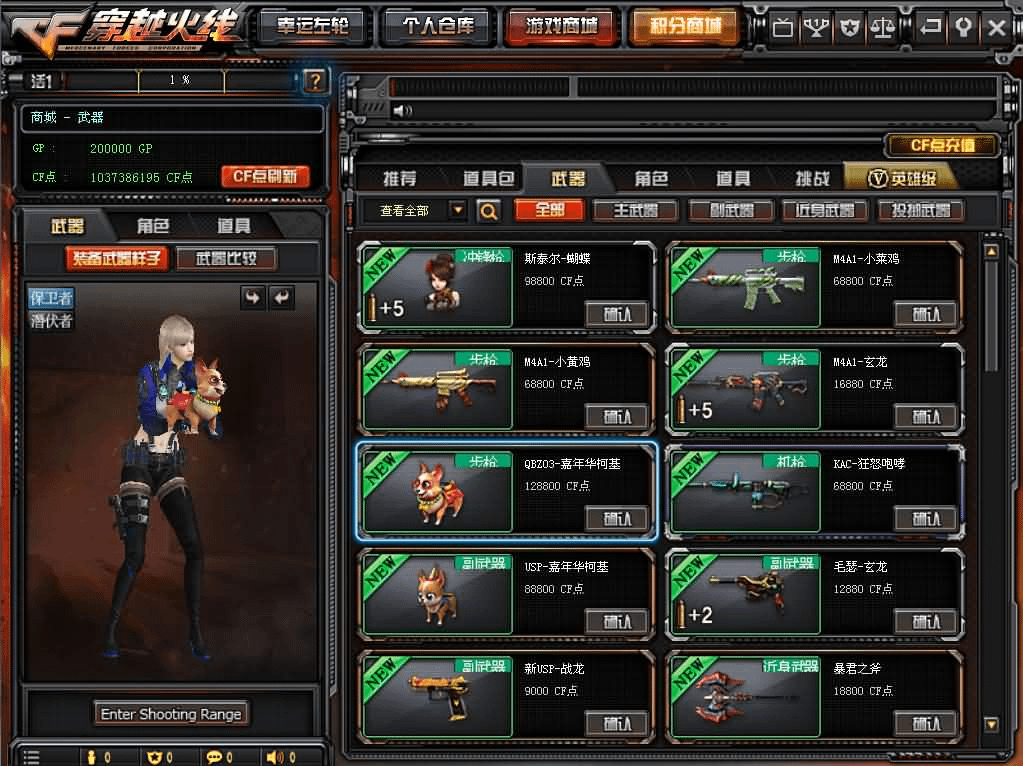
Task: Open the 幸运左轮 lucky roulette menu
Action: pyautogui.click(x=313, y=27)
